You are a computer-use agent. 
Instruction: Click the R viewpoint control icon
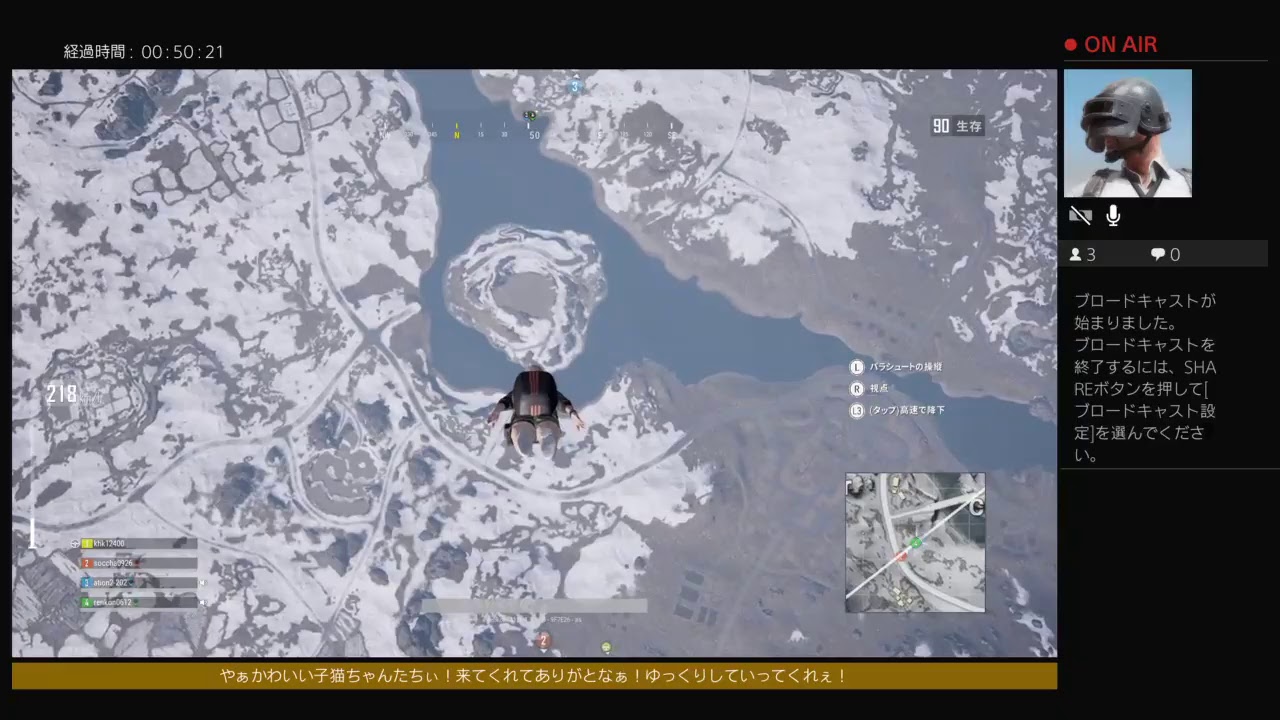(855, 388)
